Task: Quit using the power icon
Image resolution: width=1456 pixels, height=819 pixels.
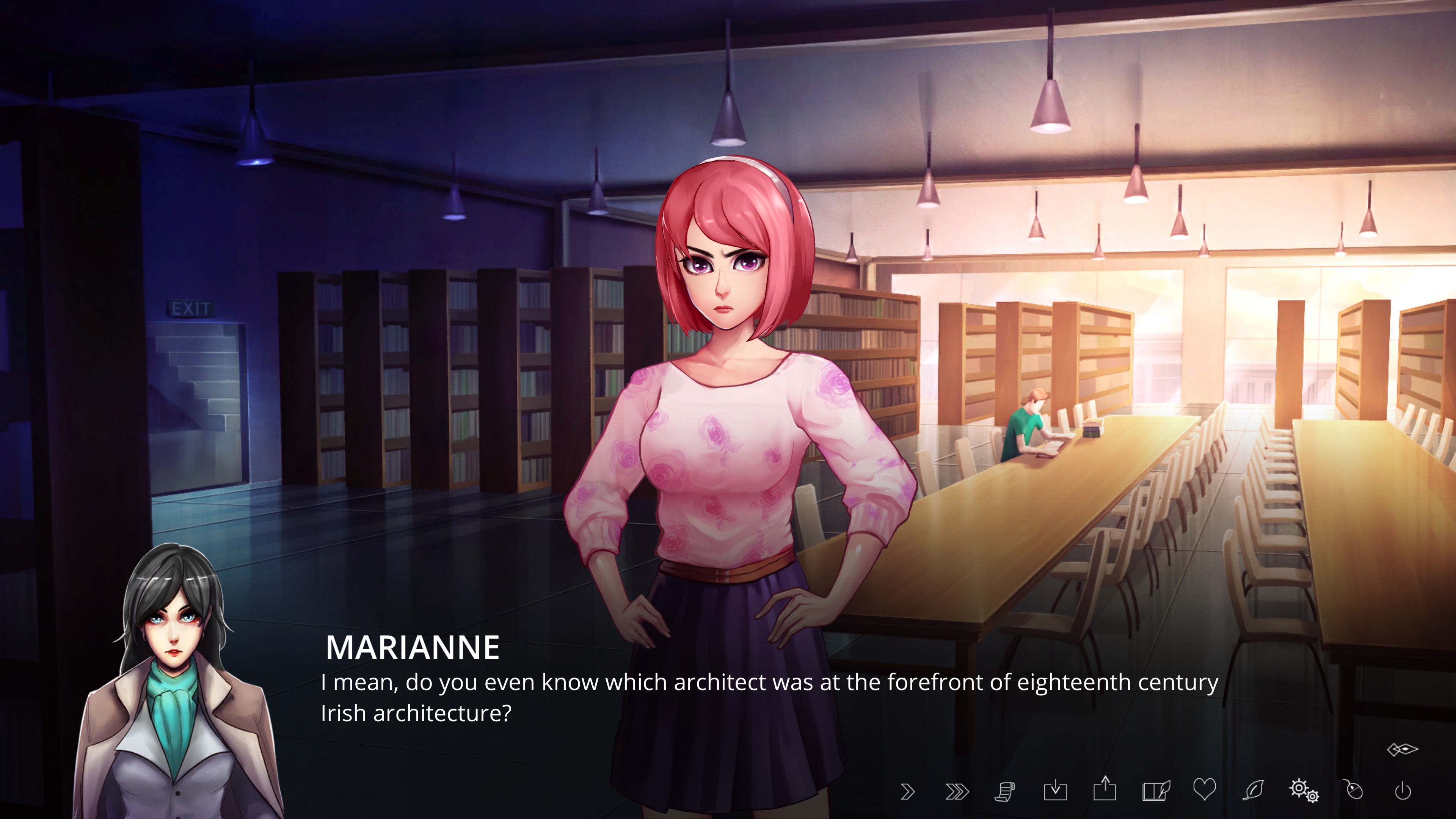Action: click(x=1403, y=791)
